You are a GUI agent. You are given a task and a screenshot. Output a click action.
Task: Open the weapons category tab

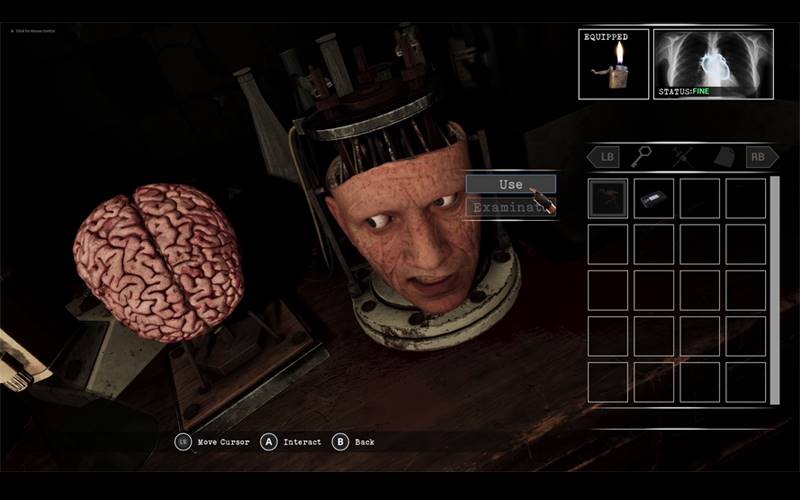click(683, 157)
